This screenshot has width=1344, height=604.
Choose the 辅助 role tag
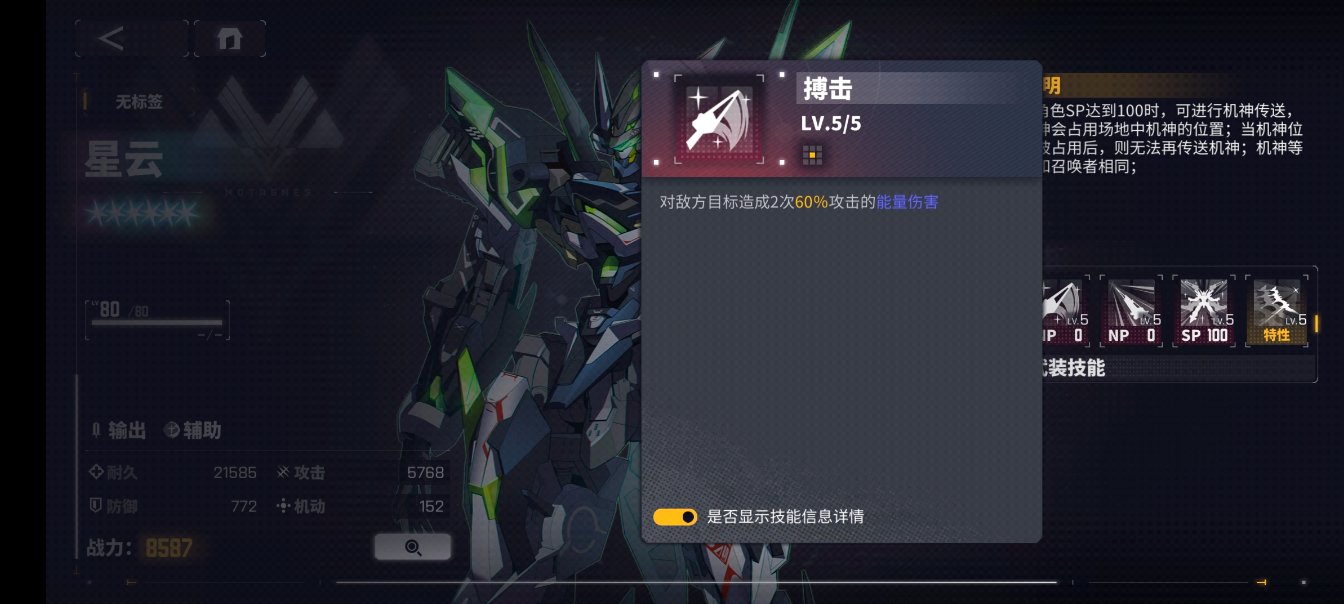pyautogui.click(x=192, y=430)
